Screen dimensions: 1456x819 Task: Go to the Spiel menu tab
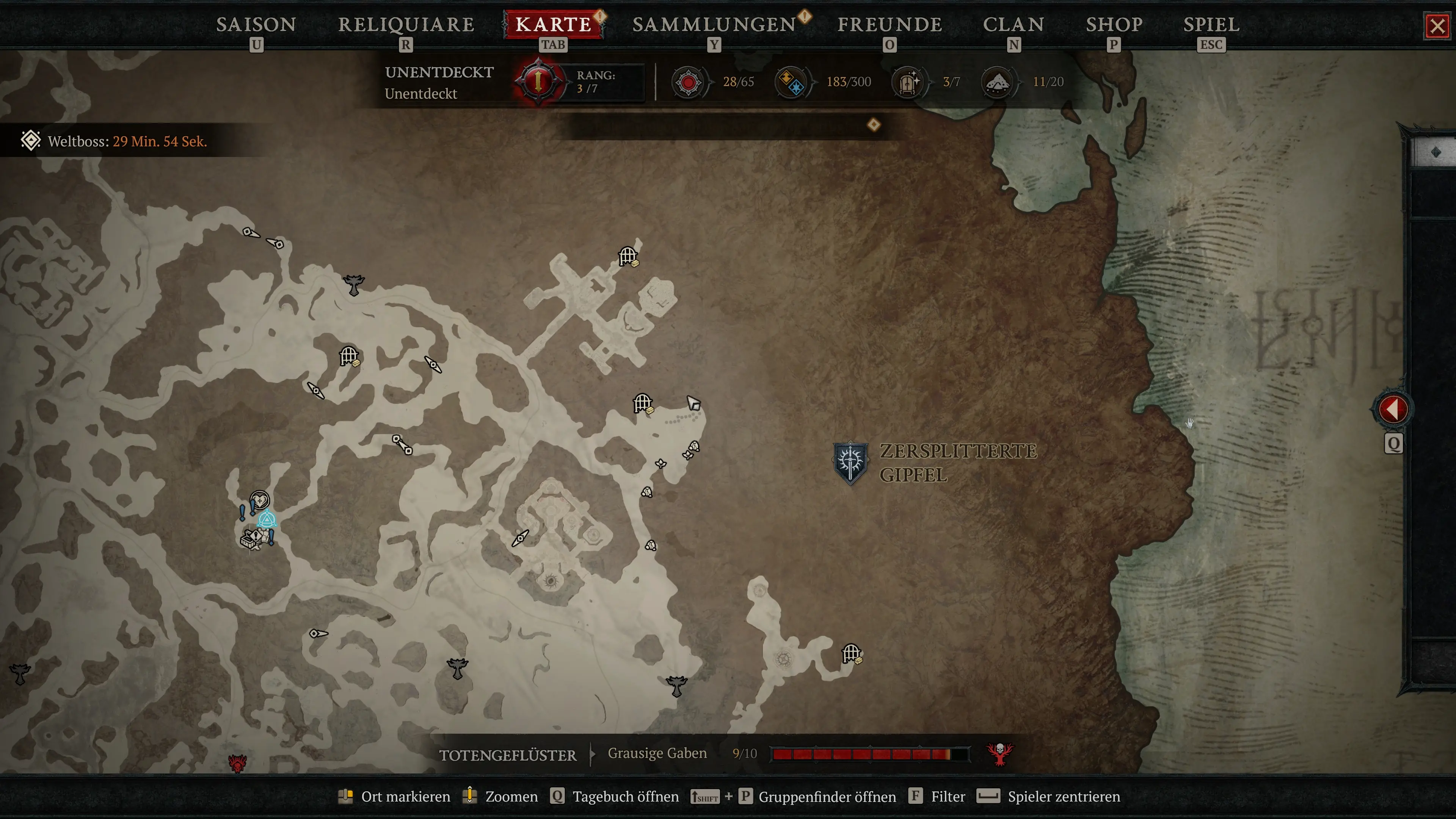pos(1211,25)
